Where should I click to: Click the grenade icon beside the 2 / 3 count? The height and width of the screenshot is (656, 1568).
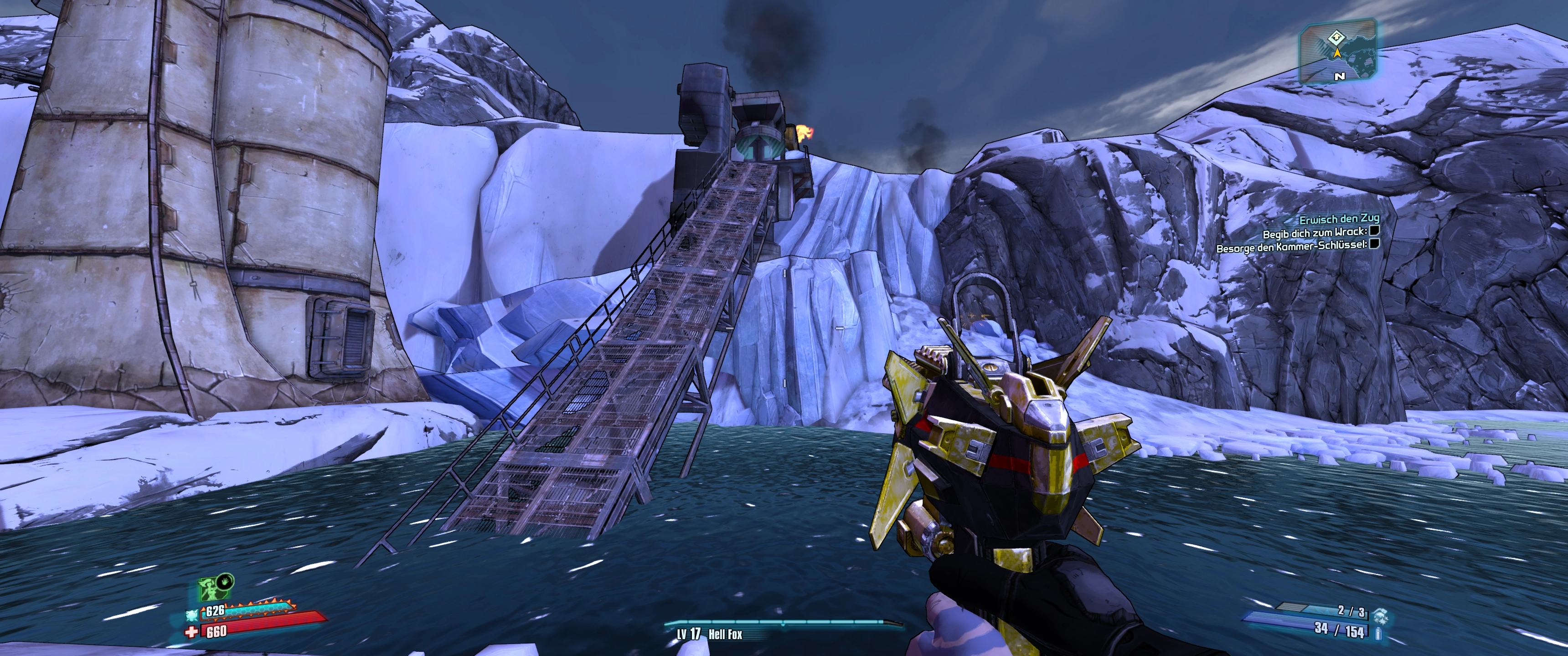coord(1381,613)
